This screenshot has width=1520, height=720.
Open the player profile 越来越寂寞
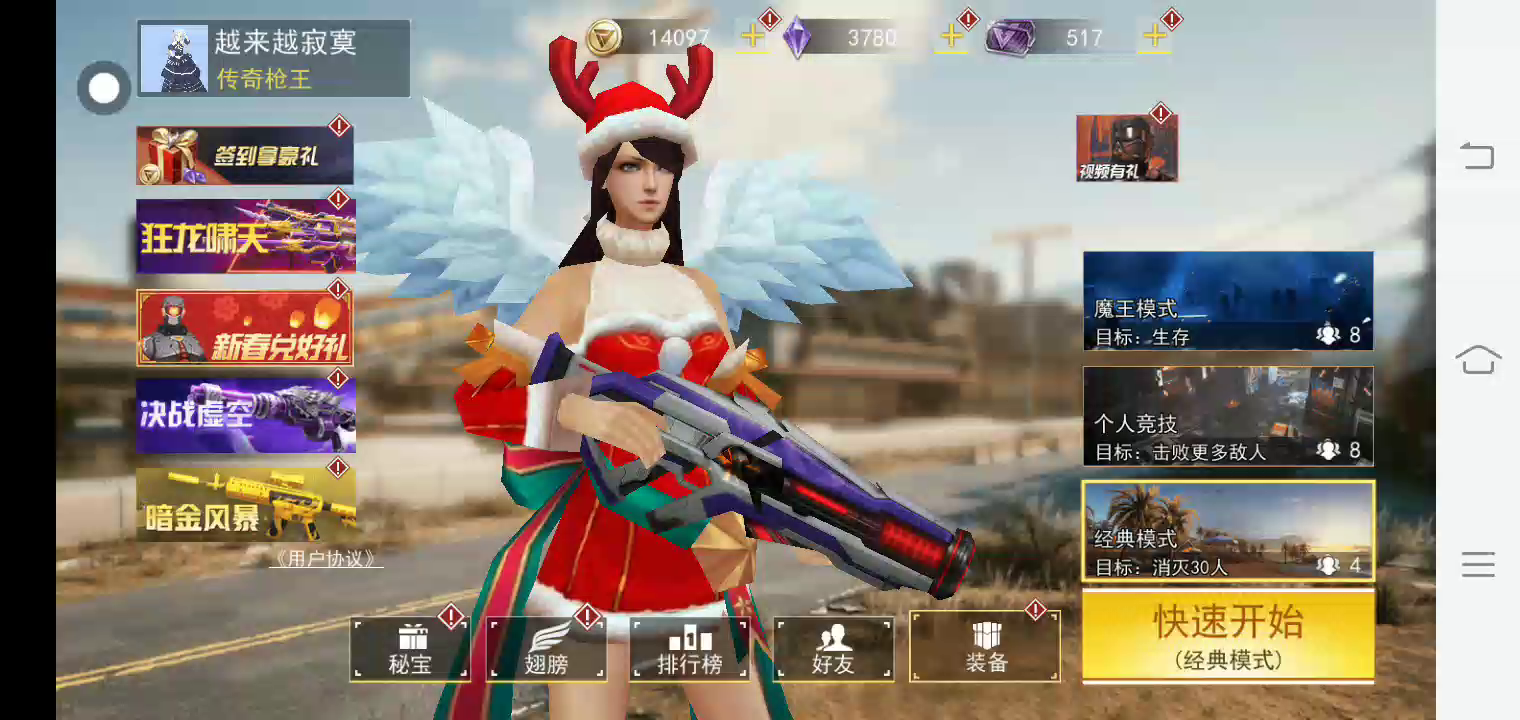[x=273, y=58]
